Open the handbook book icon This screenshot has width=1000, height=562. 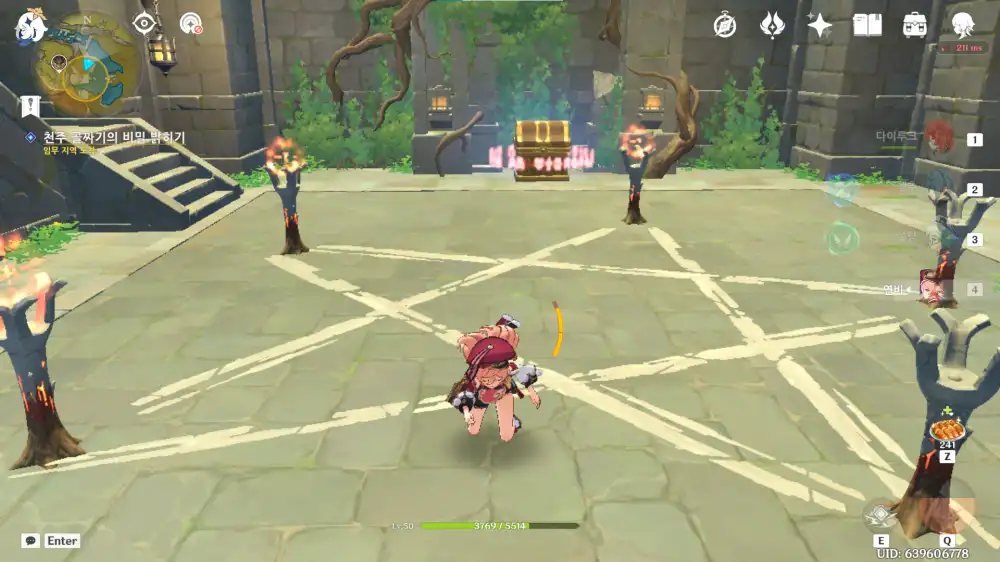tap(867, 25)
